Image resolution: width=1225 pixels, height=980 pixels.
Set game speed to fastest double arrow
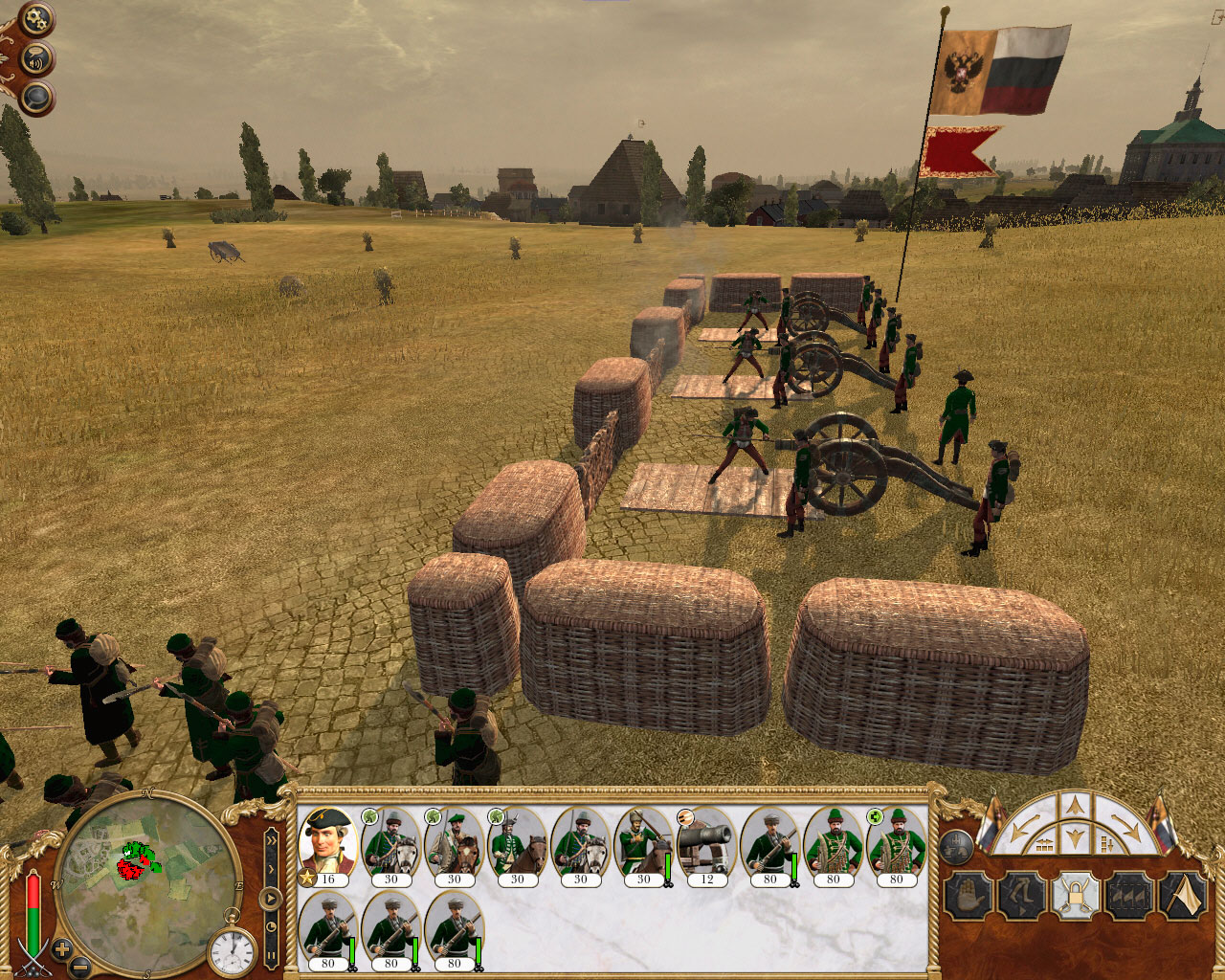coord(272,839)
